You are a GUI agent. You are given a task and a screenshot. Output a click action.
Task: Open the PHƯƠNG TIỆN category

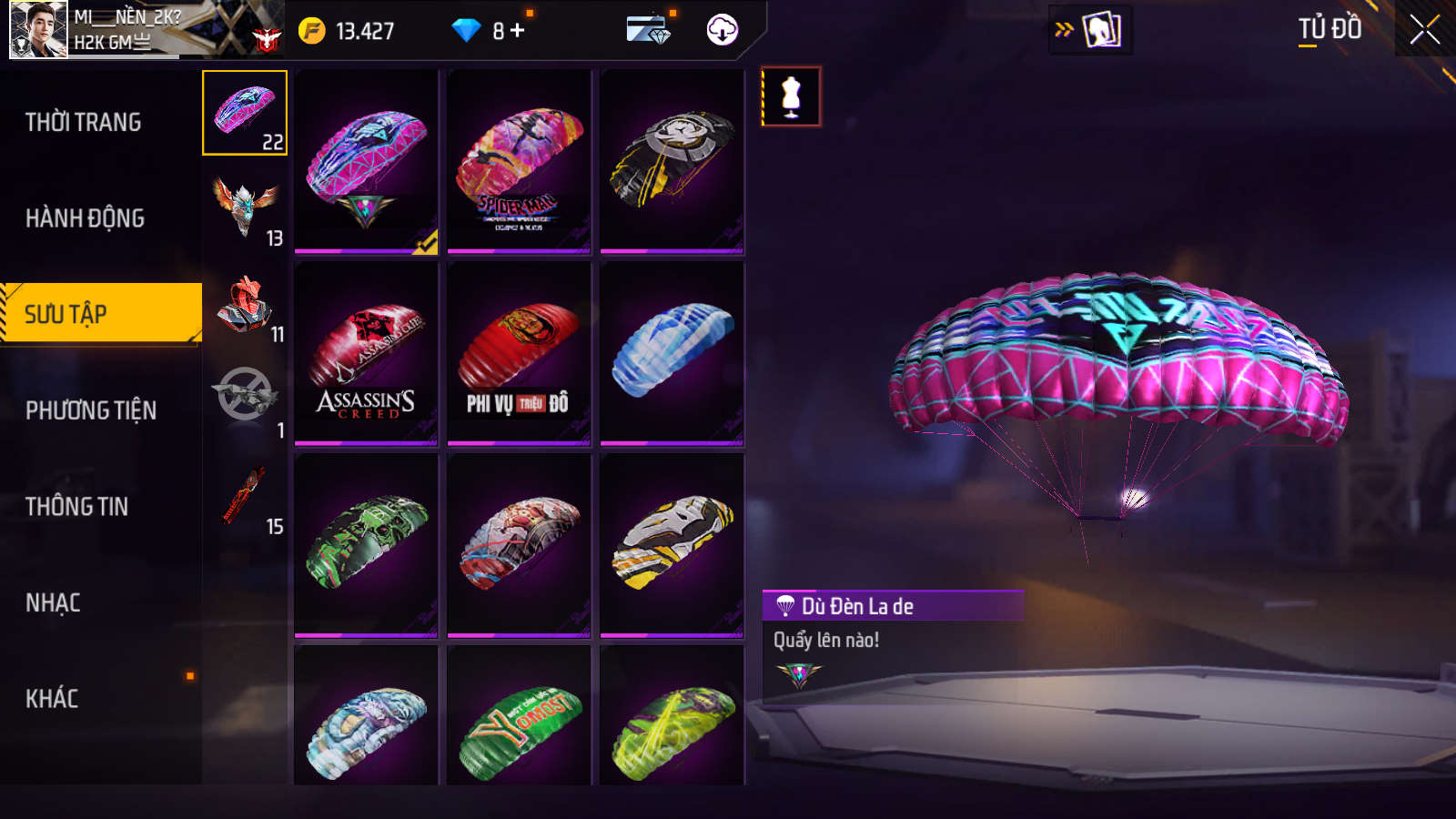(91, 410)
